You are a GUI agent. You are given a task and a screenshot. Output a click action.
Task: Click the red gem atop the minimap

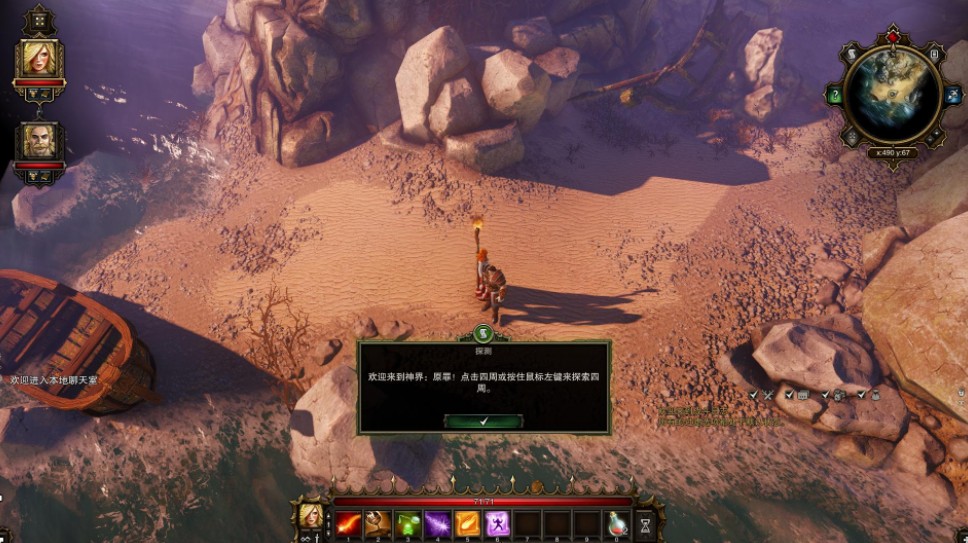pyautogui.click(x=893, y=37)
